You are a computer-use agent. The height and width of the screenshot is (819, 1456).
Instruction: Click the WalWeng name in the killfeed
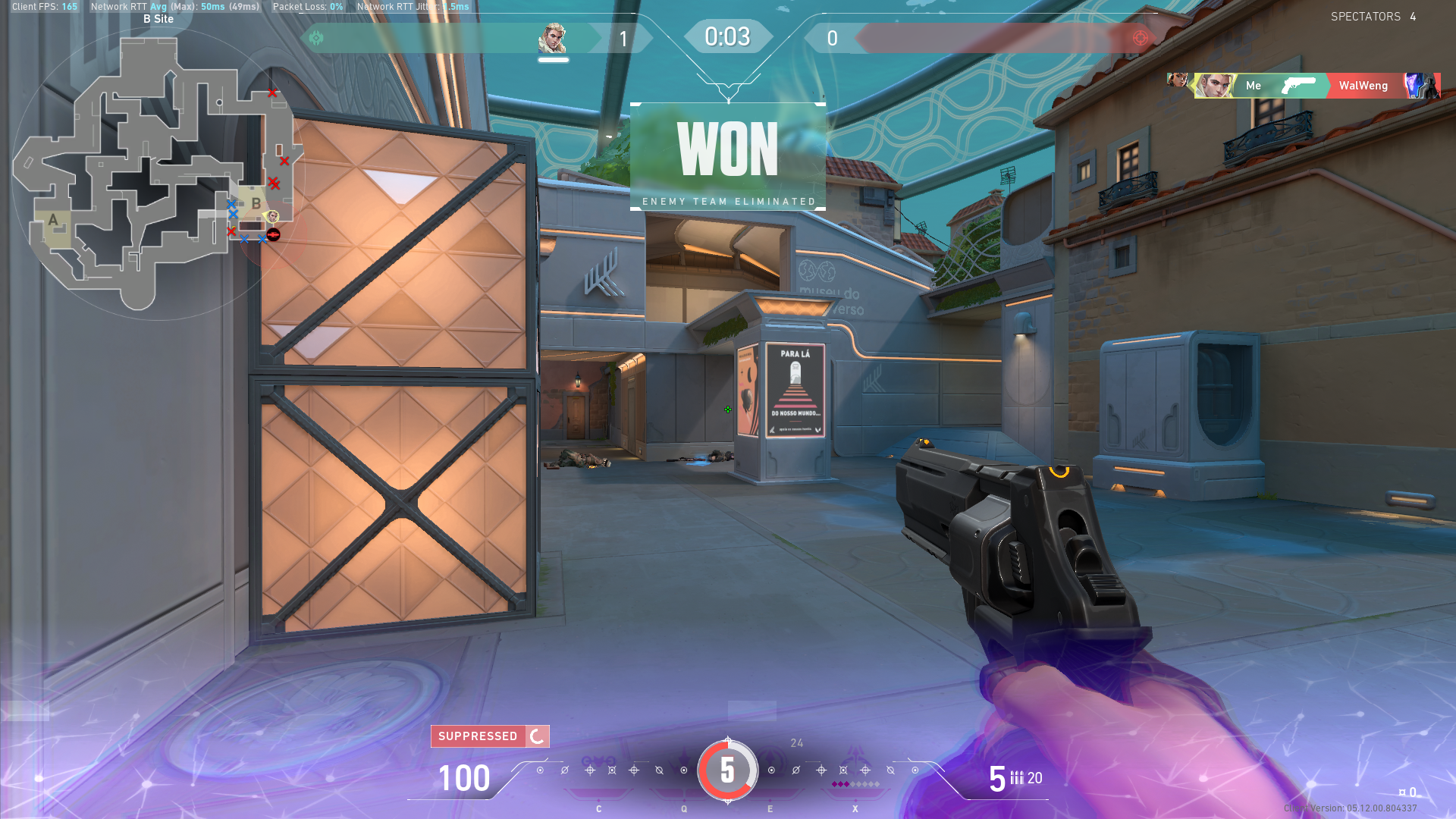coord(1363,86)
